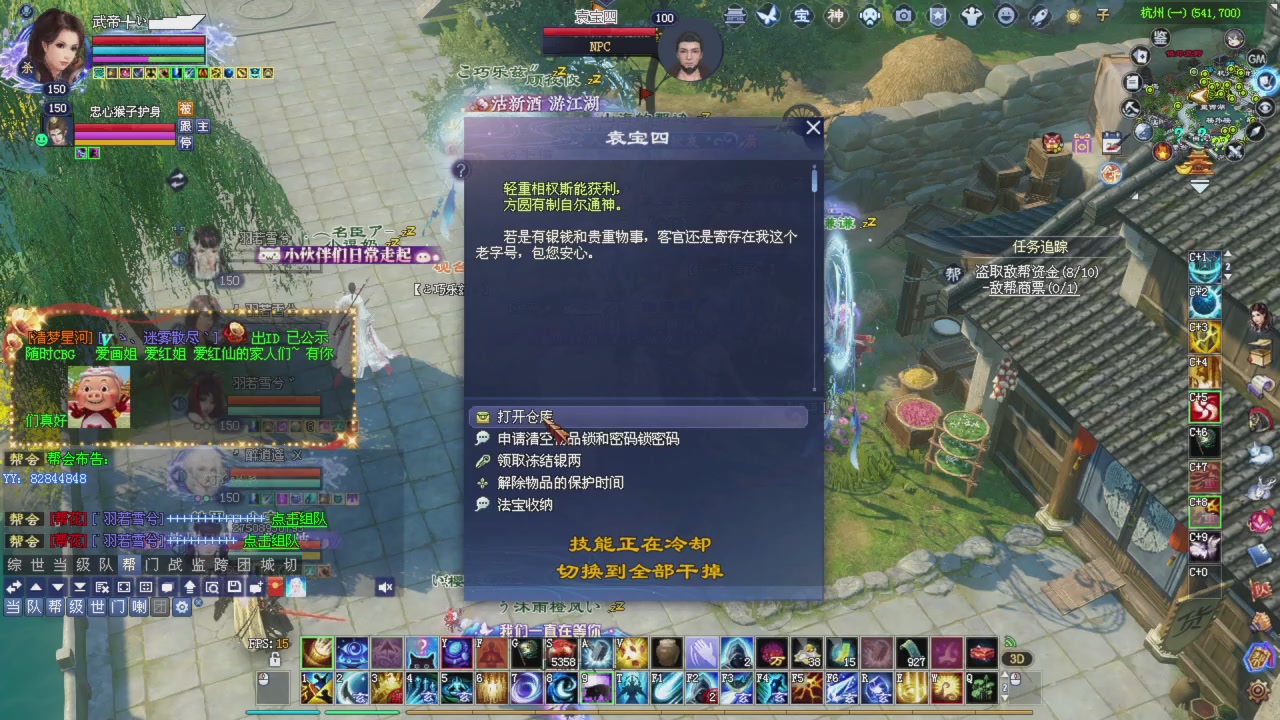Mute chat with the speaker icon

click(x=384, y=587)
